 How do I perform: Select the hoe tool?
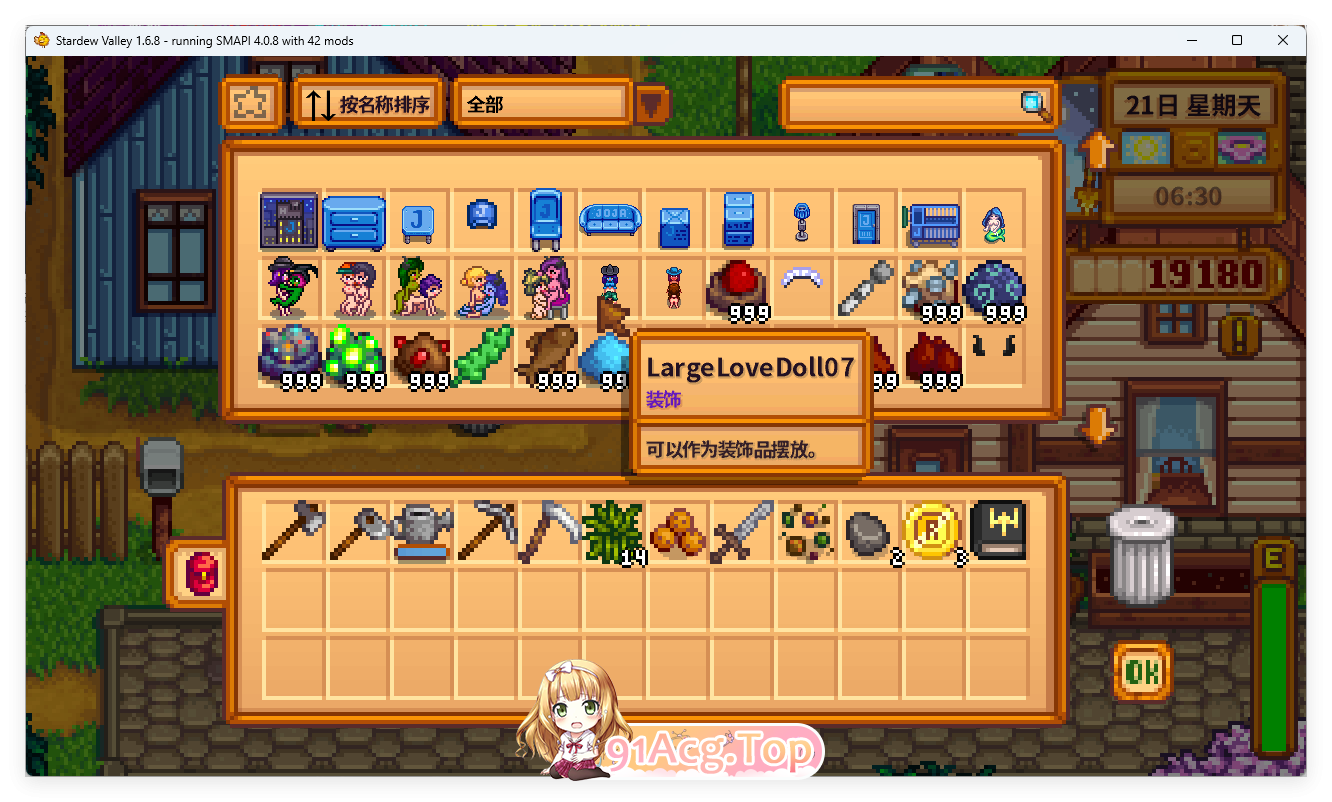pyautogui.click(x=357, y=531)
